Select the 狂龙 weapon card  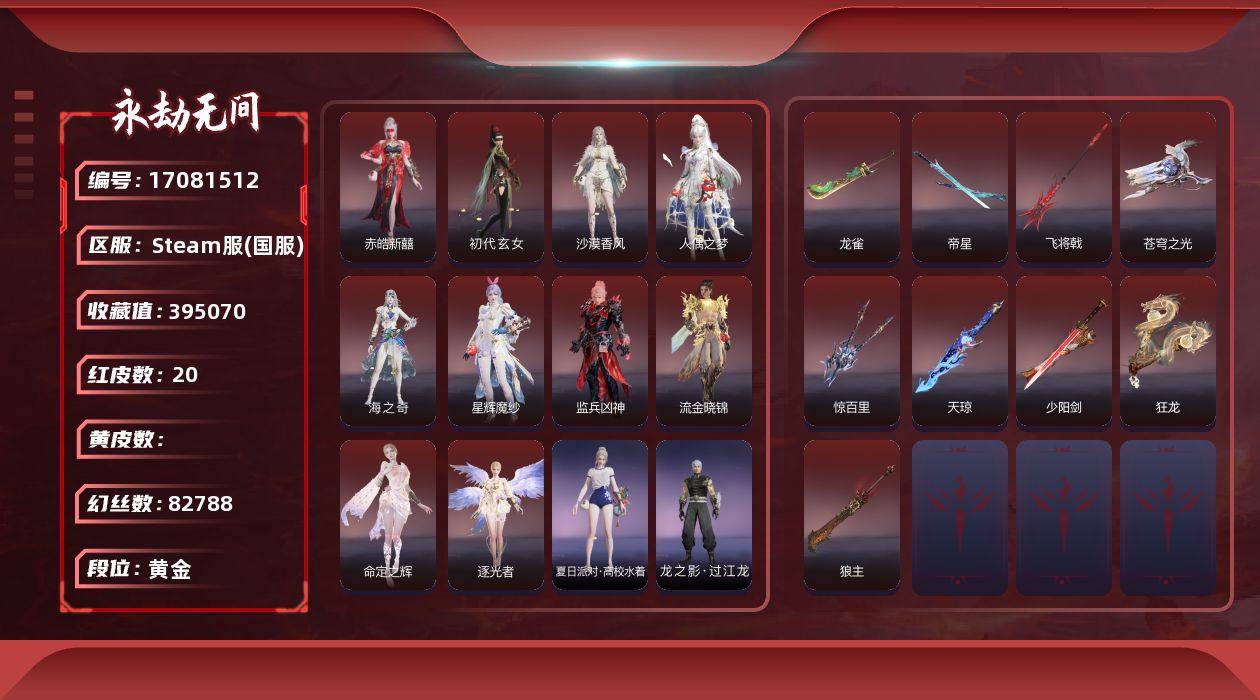pos(1168,350)
